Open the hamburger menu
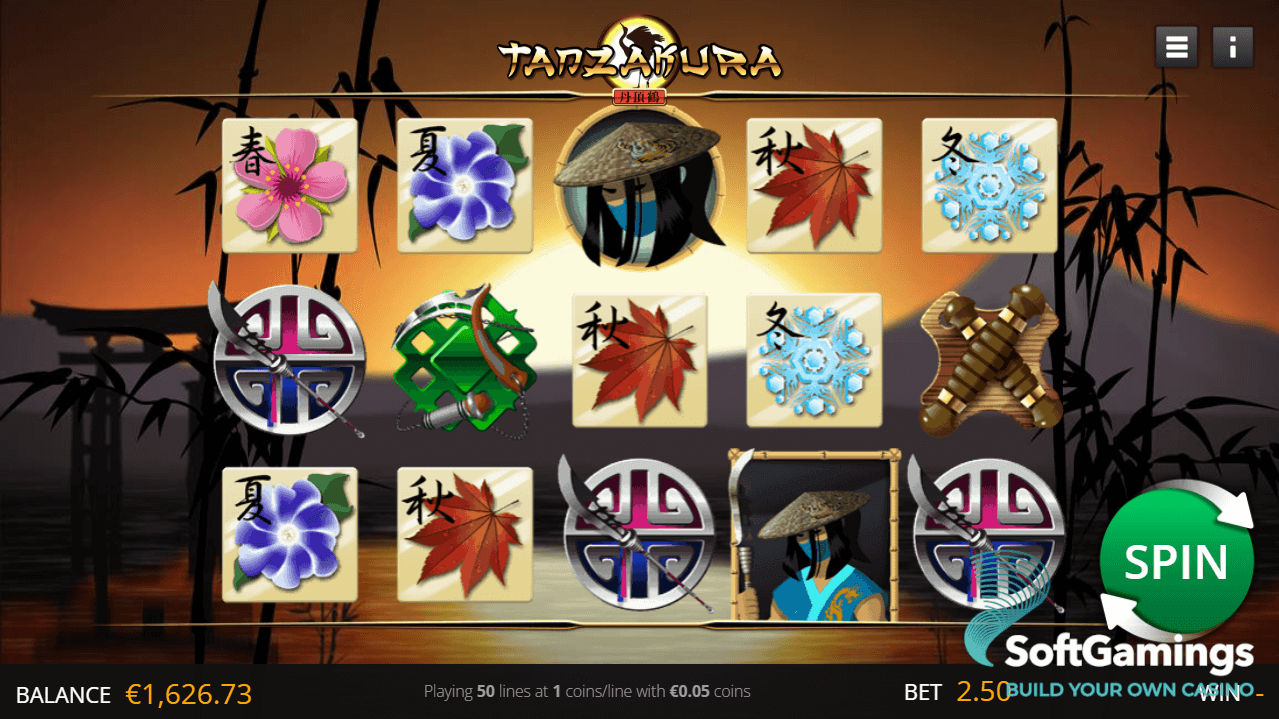The image size is (1279, 719). pyautogui.click(x=1176, y=47)
